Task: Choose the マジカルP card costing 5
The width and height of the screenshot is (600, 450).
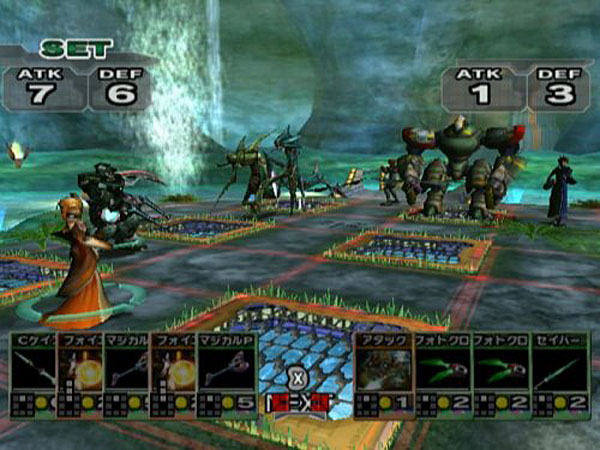Action: (227, 375)
